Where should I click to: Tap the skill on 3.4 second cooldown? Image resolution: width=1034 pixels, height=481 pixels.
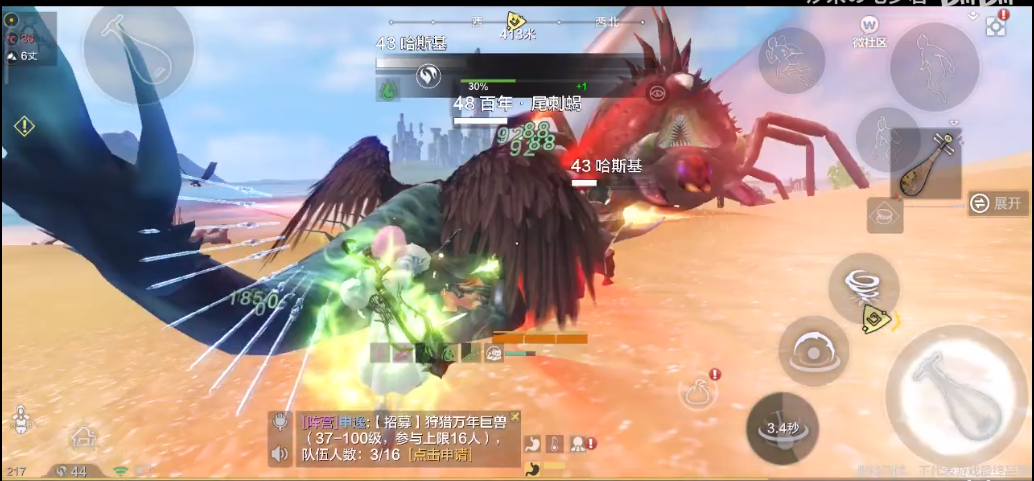coord(782,428)
